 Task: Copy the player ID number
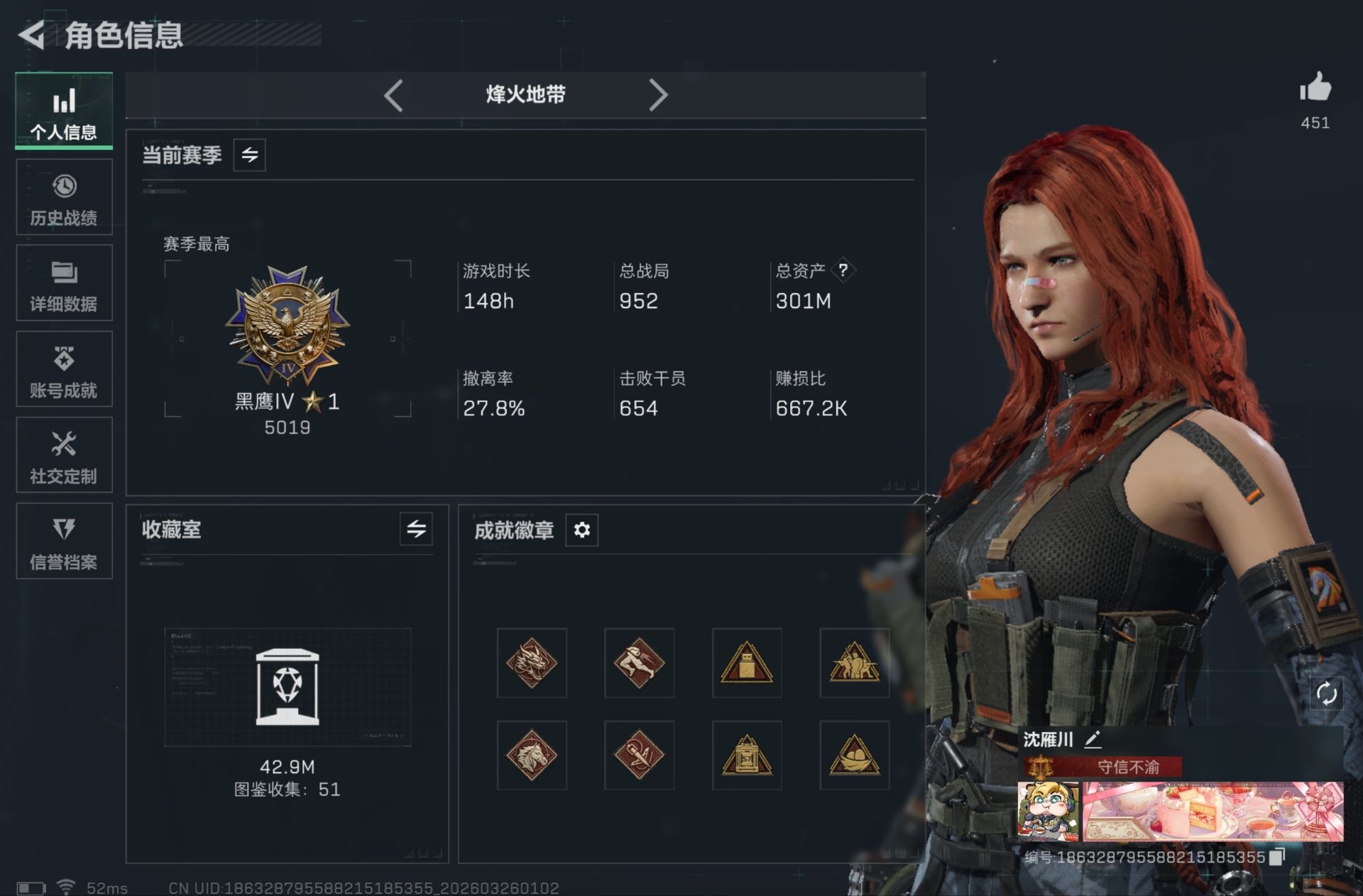pos(1277,857)
